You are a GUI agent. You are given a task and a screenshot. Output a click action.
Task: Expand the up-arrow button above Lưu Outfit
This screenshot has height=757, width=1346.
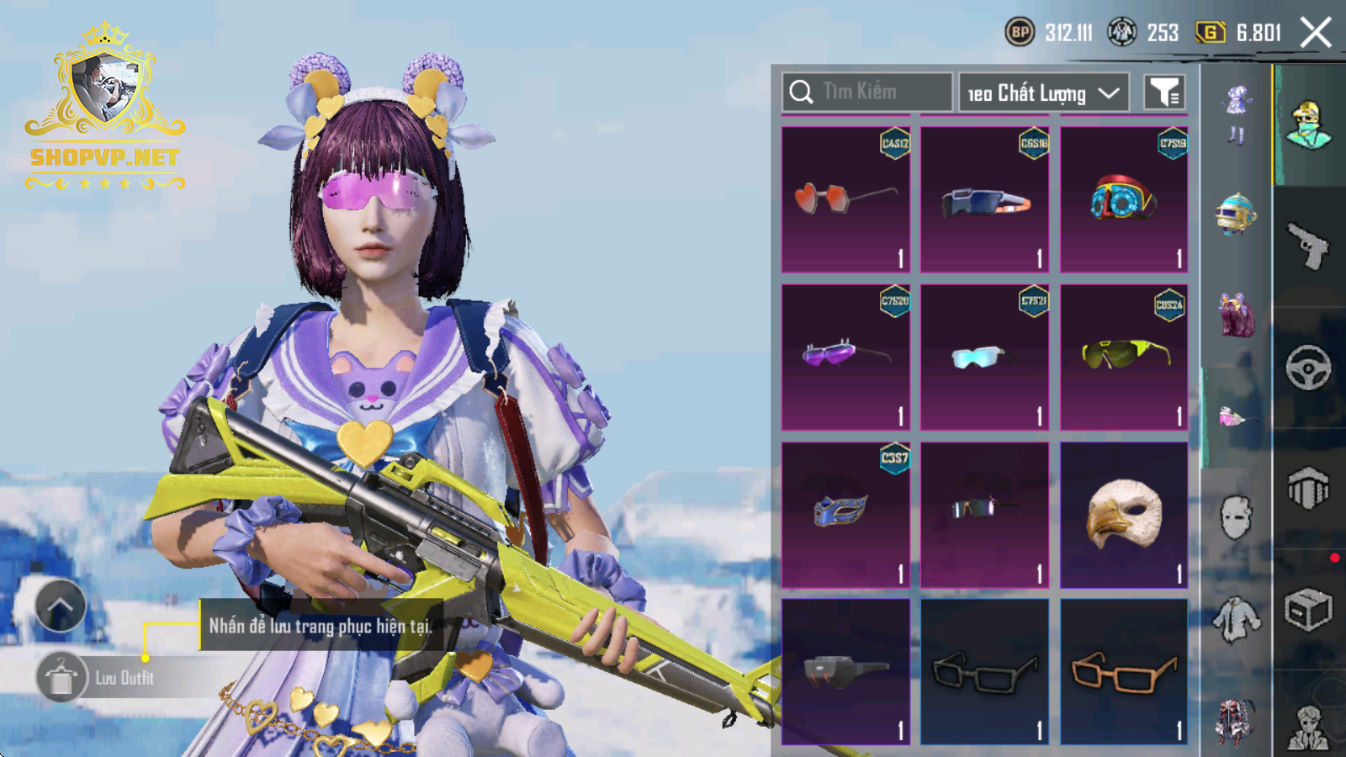60,606
